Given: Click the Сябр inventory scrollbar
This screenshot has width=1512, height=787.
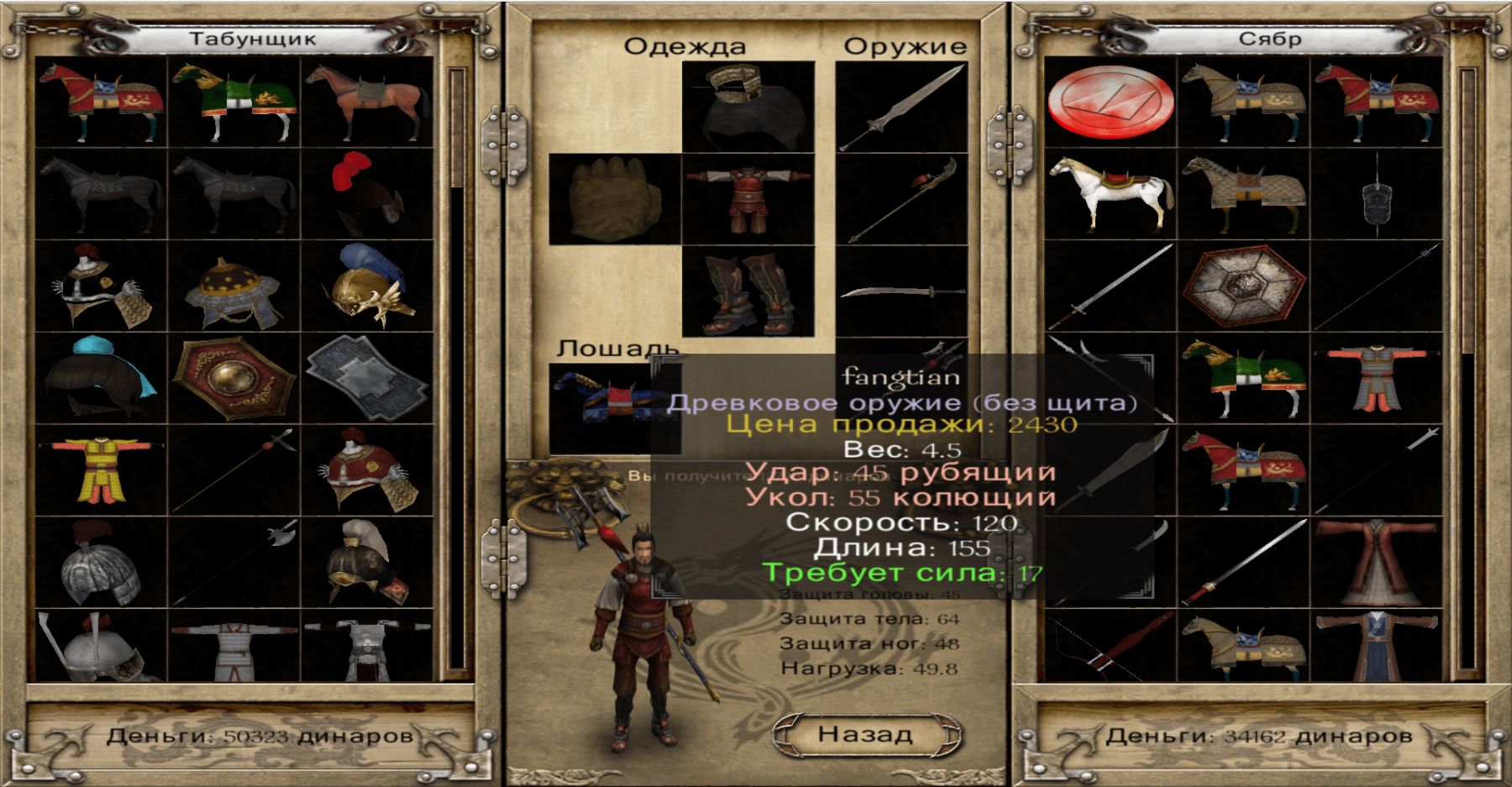Looking at the screenshot, I should pos(1467,370).
